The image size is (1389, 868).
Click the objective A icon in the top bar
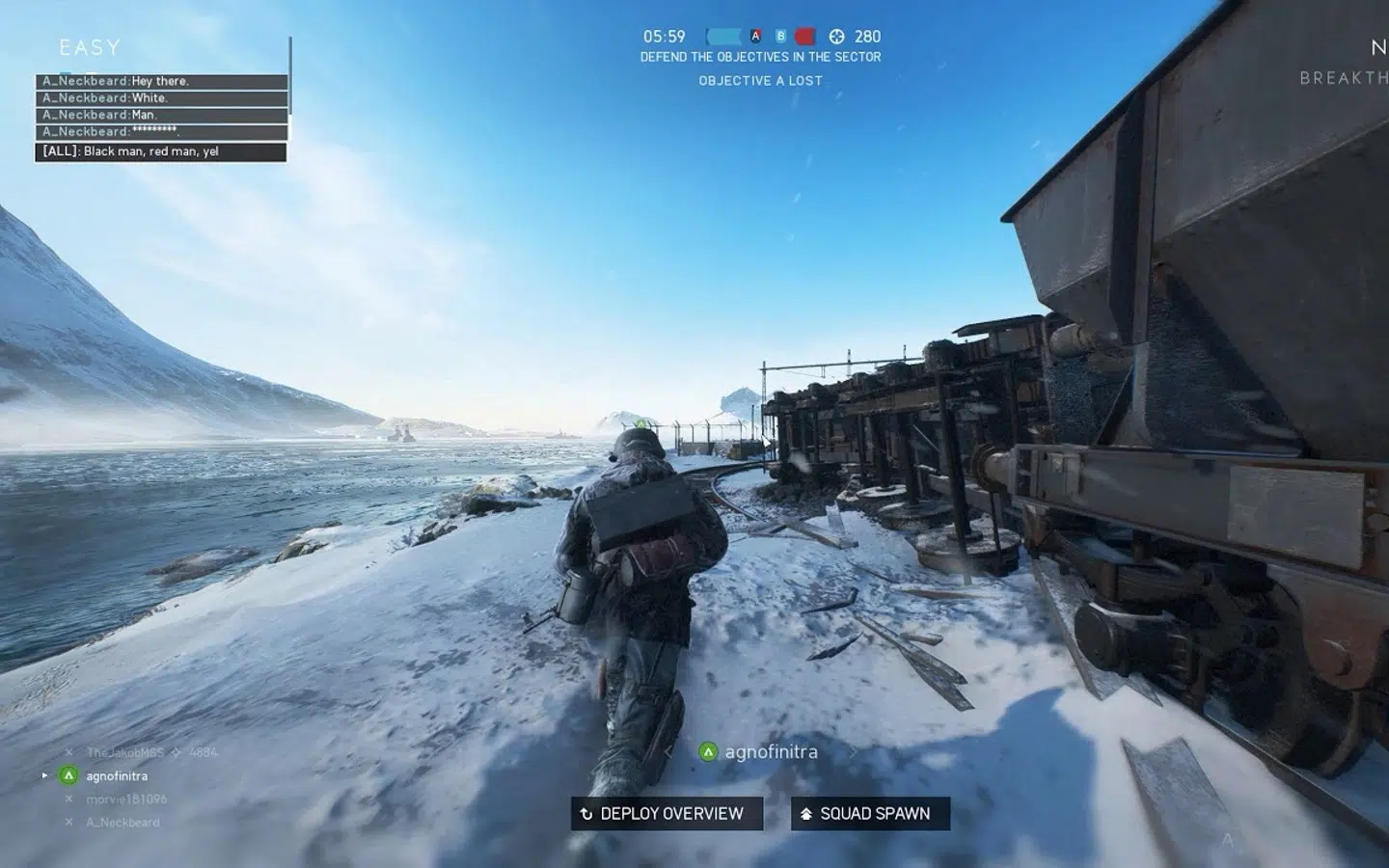tap(755, 37)
